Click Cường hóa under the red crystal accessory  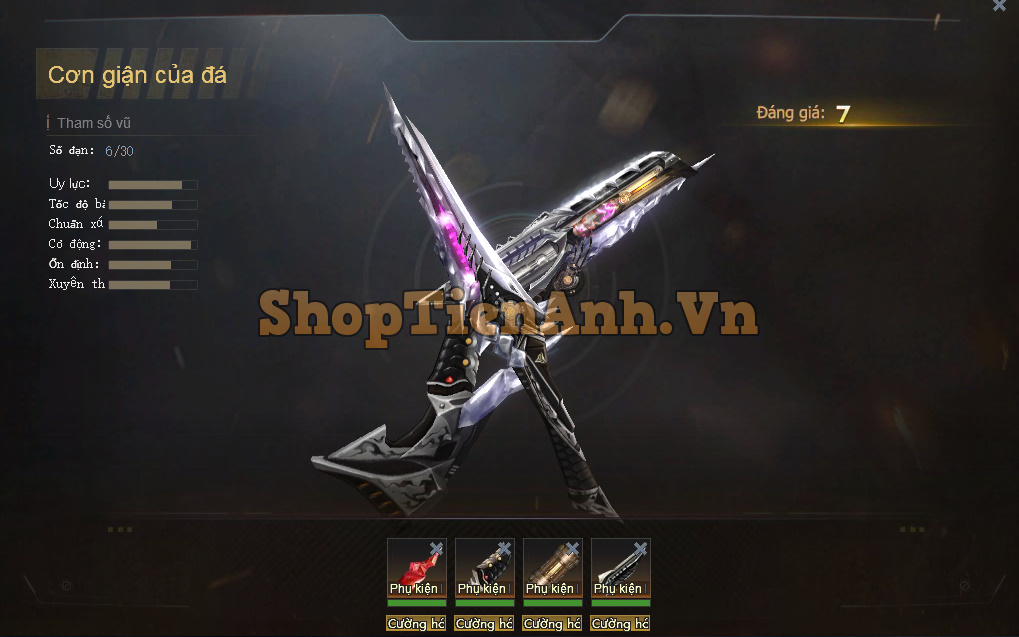point(416,624)
